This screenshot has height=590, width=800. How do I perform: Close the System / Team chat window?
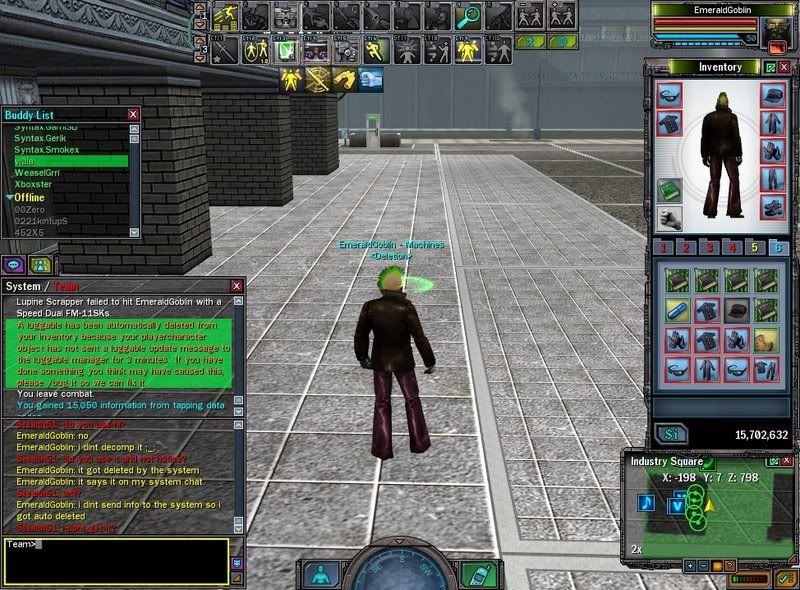[237, 286]
